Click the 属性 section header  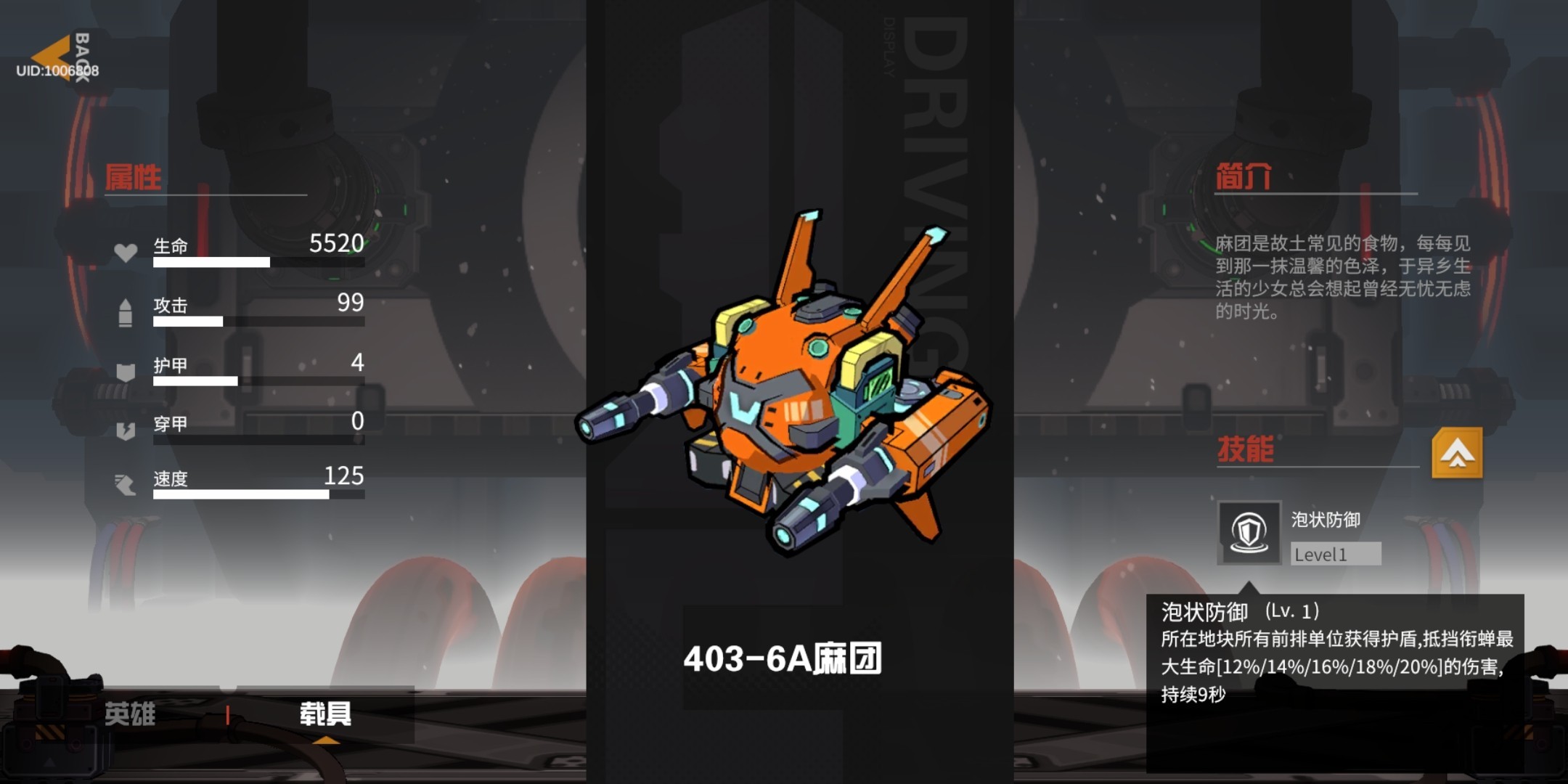(x=133, y=176)
